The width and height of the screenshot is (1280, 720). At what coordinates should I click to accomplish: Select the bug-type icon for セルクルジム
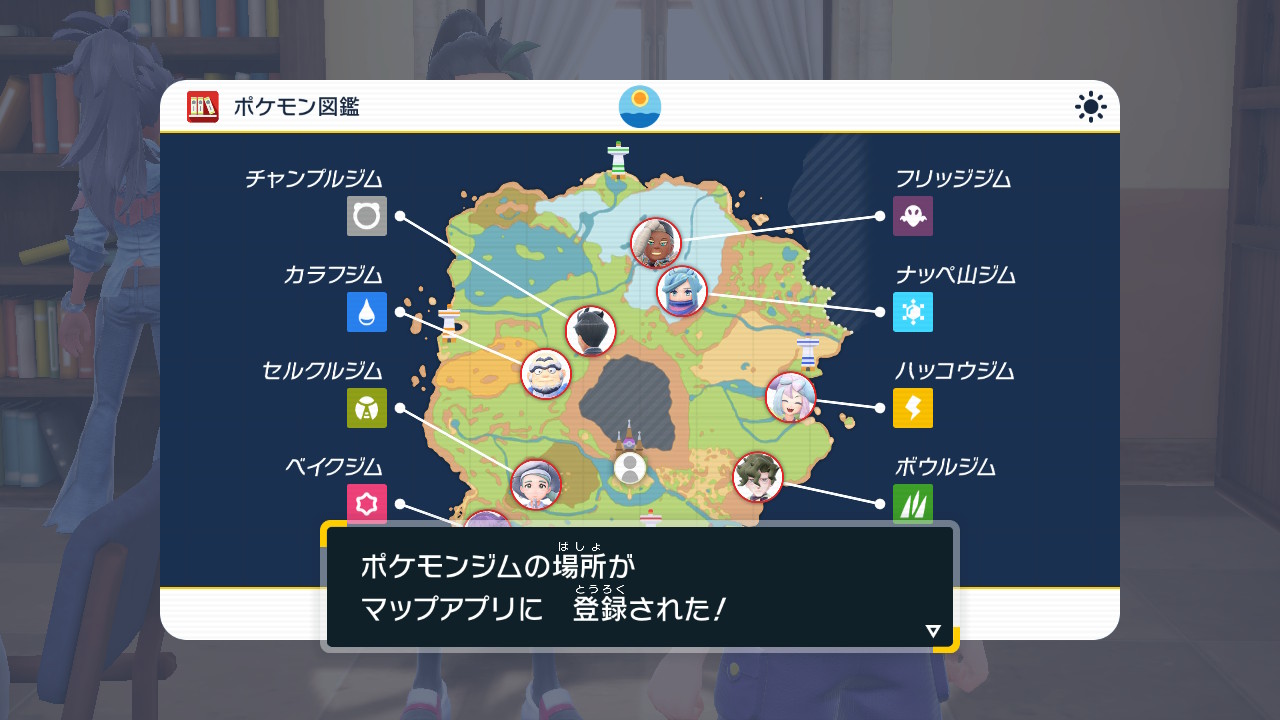click(367, 408)
